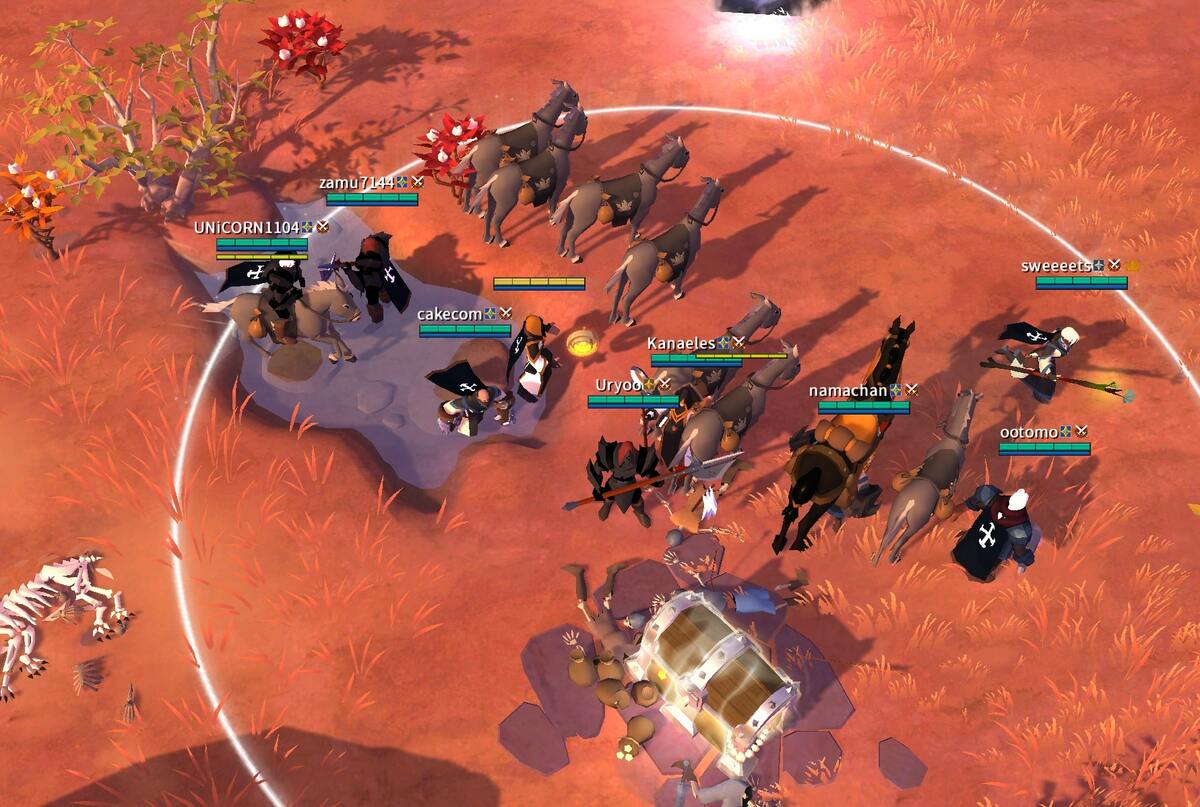Target sweeeets via the name label

click(1056, 266)
